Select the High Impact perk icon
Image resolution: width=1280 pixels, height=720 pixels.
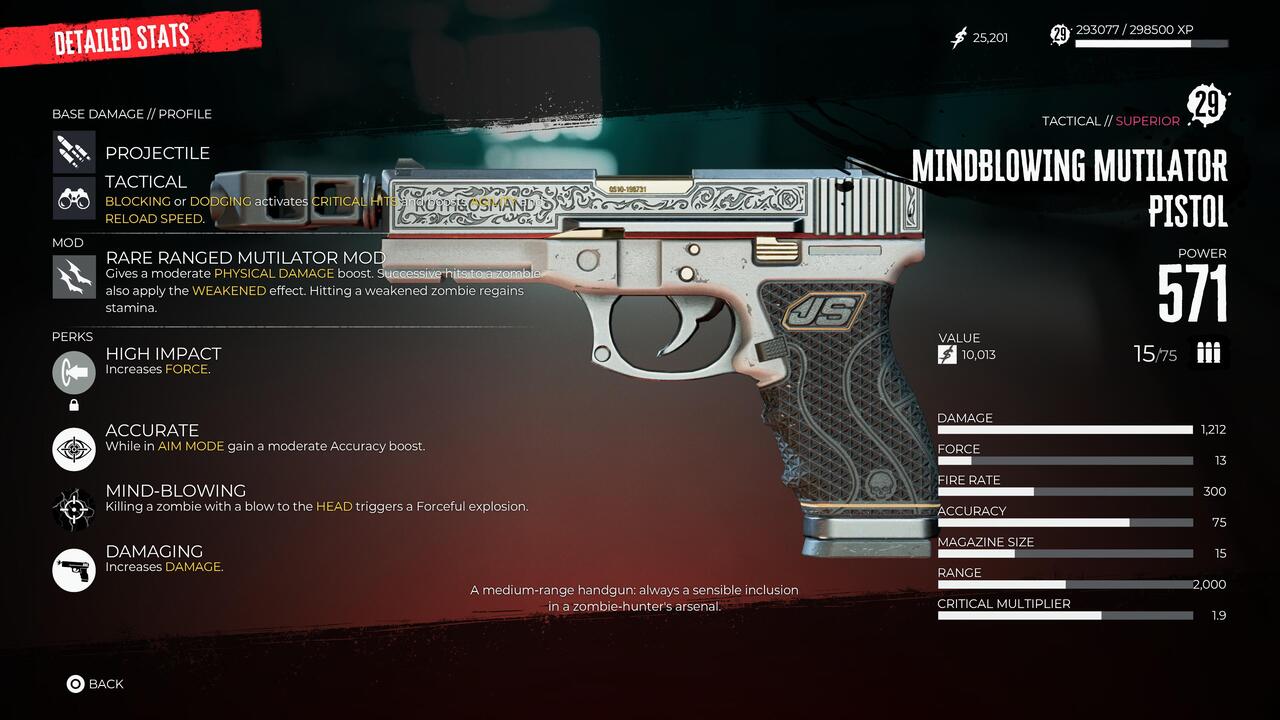point(72,371)
